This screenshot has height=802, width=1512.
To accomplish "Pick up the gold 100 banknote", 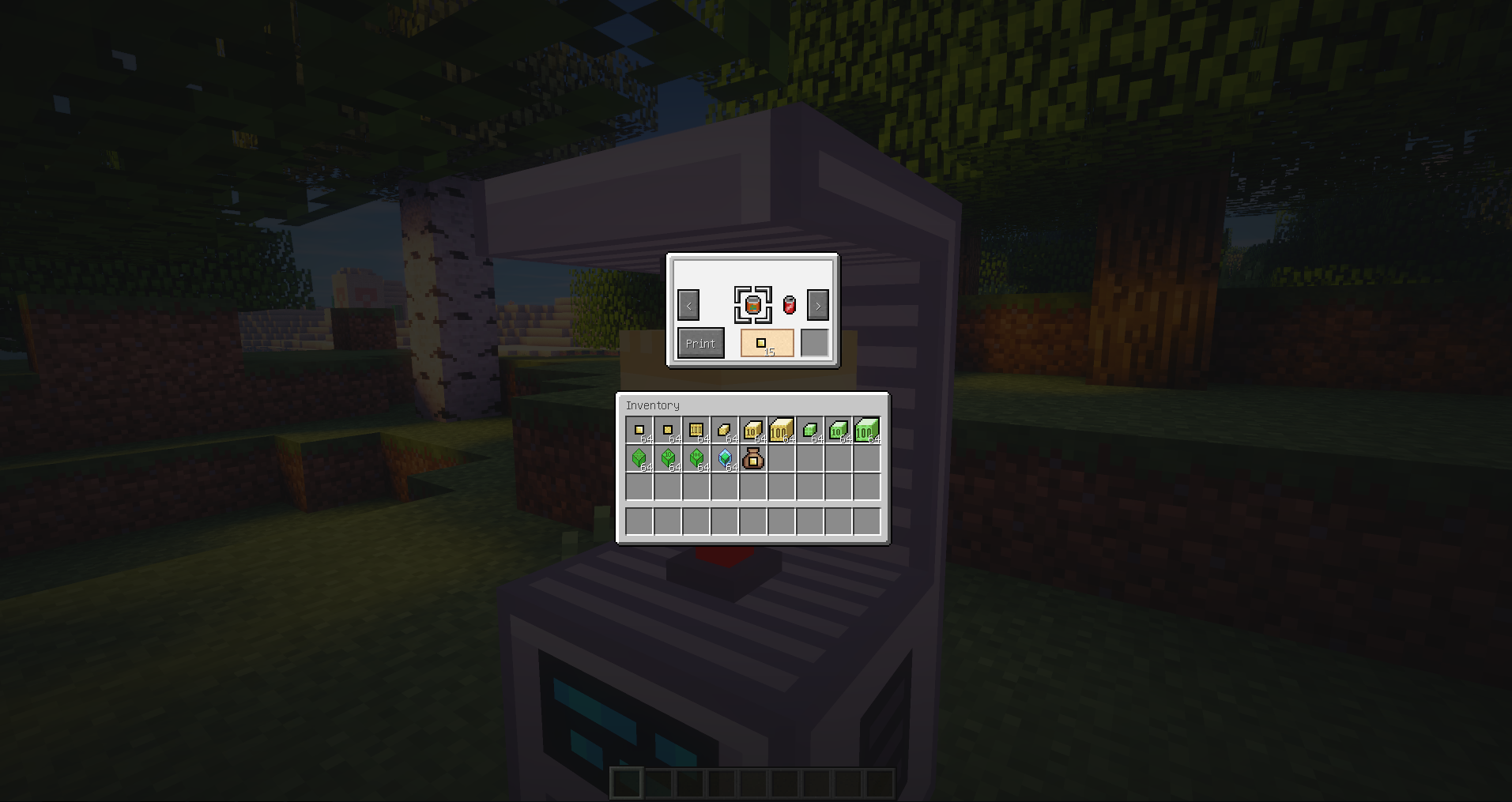I will (x=696, y=431).
